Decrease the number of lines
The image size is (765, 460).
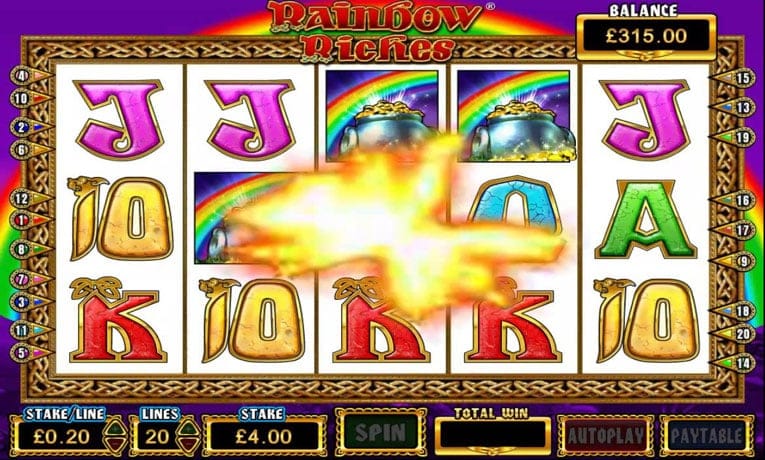pyautogui.click(x=186, y=441)
